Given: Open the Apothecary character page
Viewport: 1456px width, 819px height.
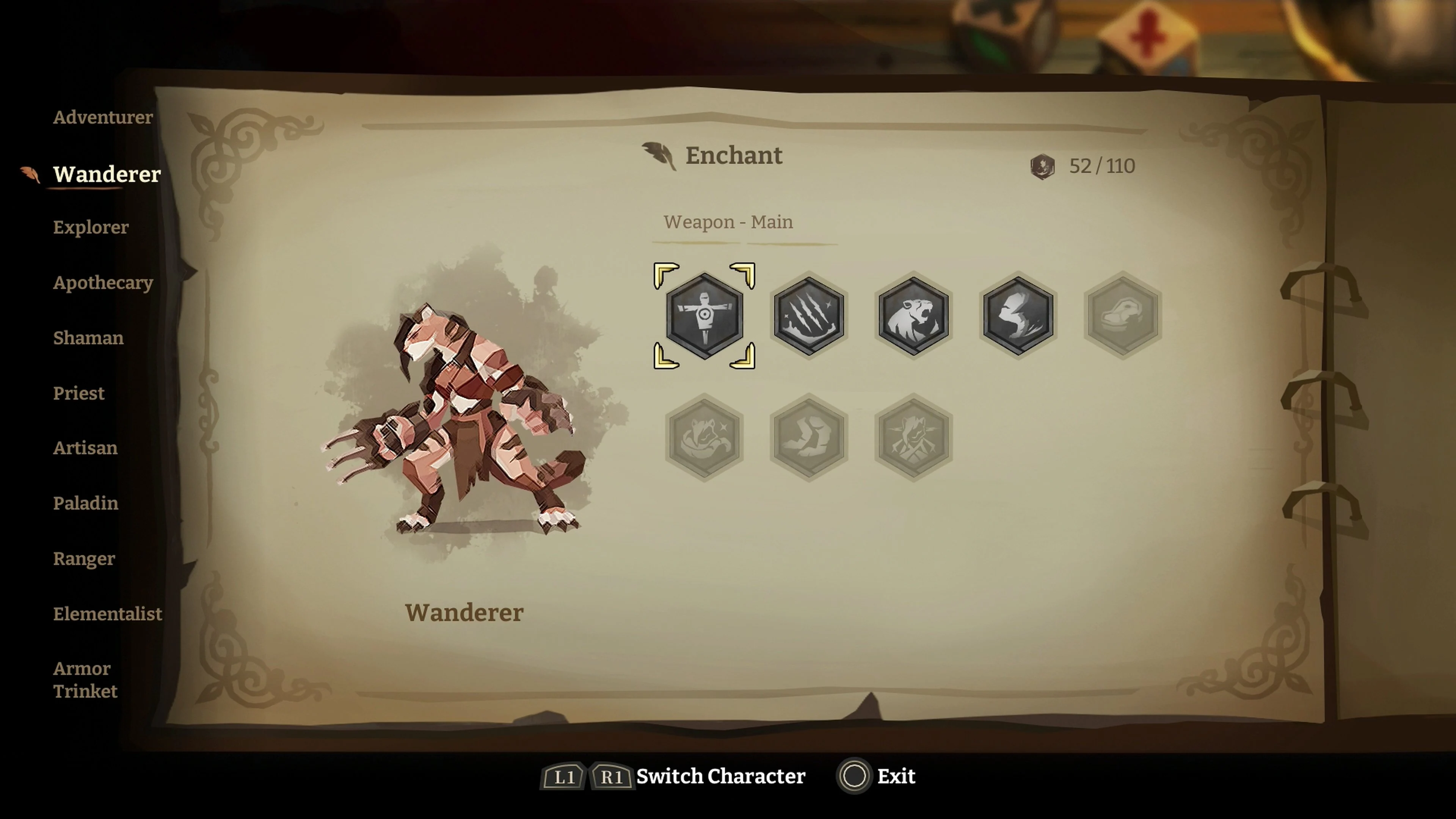Looking at the screenshot, I should [x=103, y=282].
